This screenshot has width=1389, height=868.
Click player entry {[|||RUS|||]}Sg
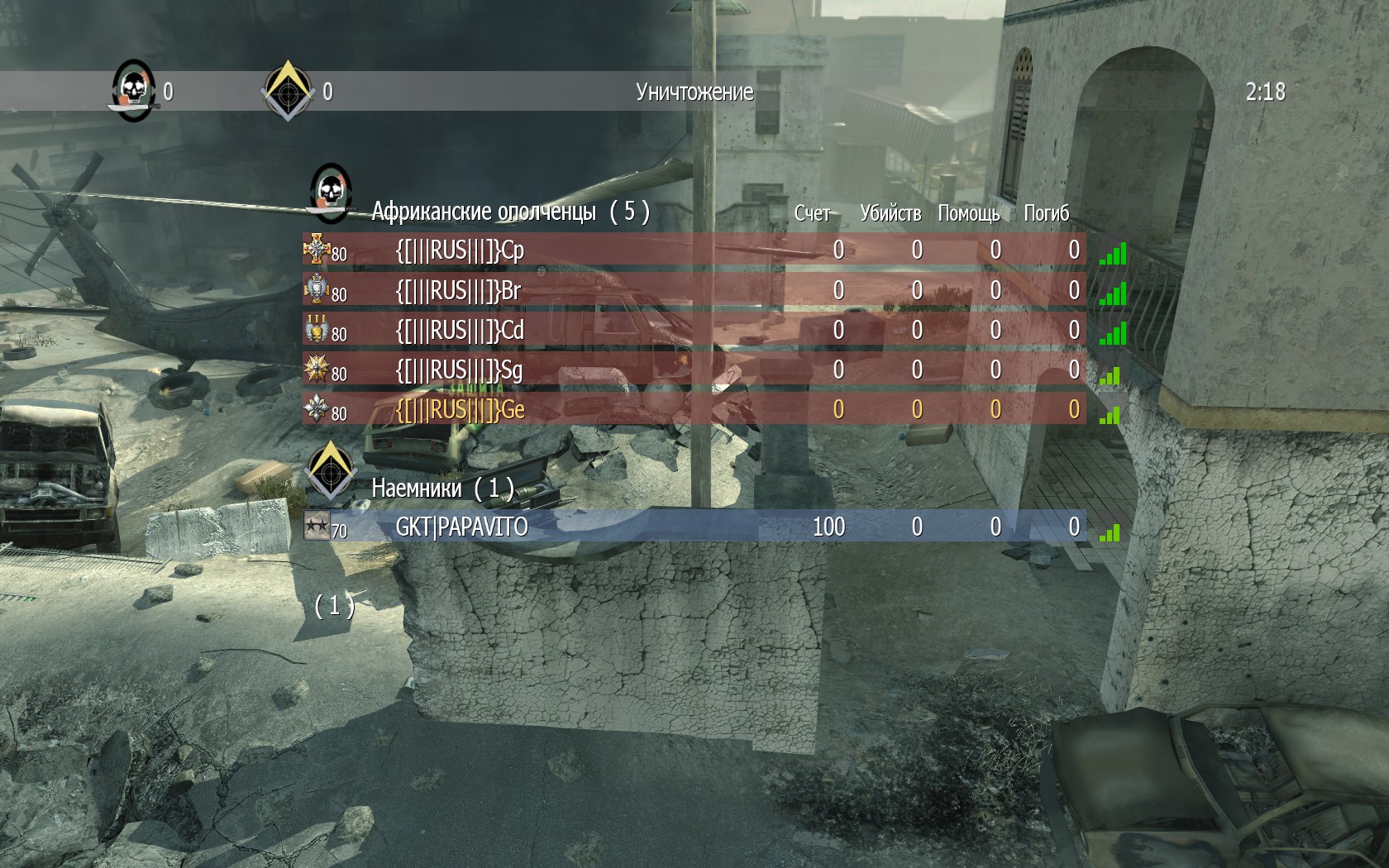(x=459, y=370)
